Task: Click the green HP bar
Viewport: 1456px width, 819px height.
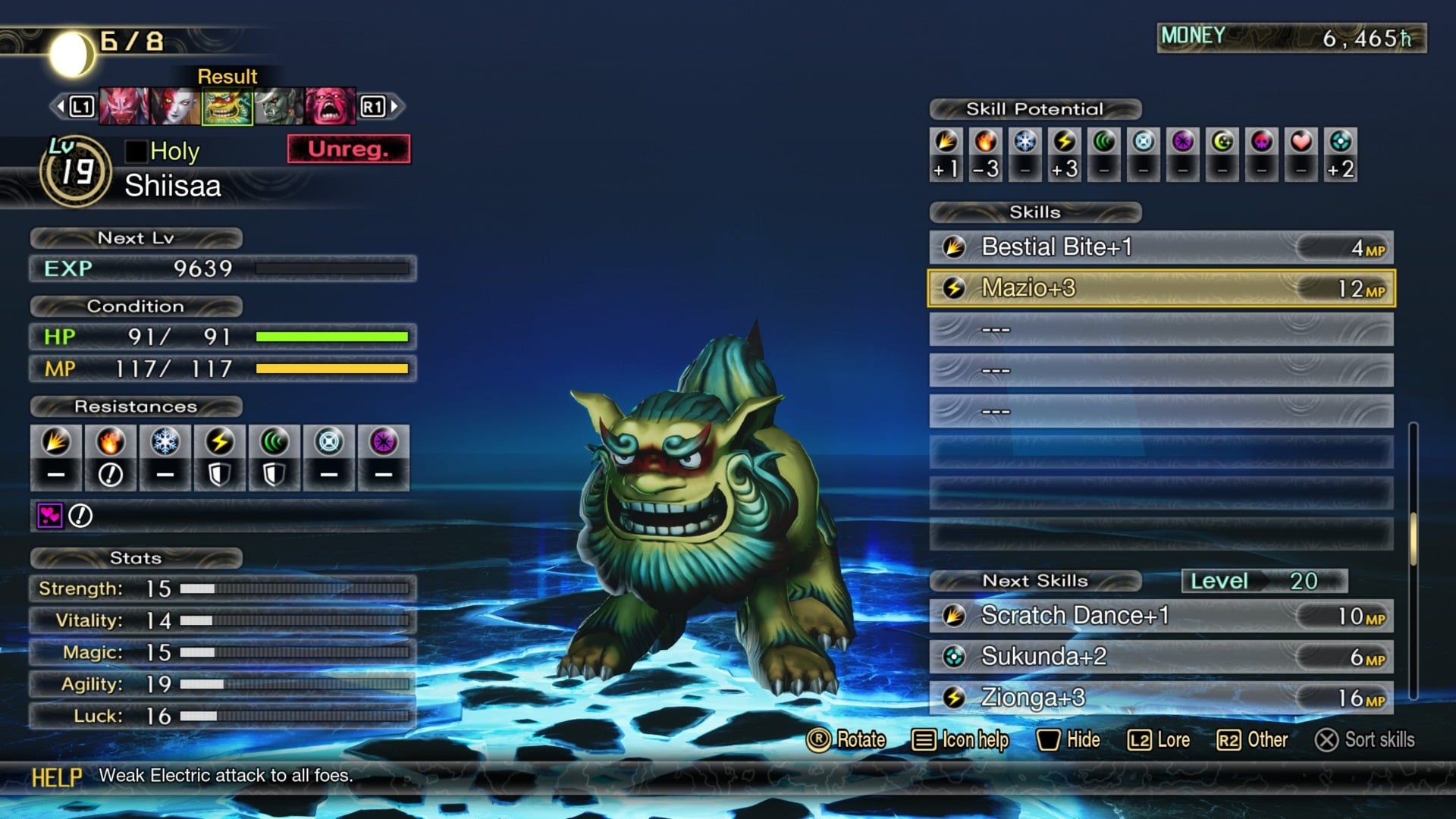Action: point(331,337)
